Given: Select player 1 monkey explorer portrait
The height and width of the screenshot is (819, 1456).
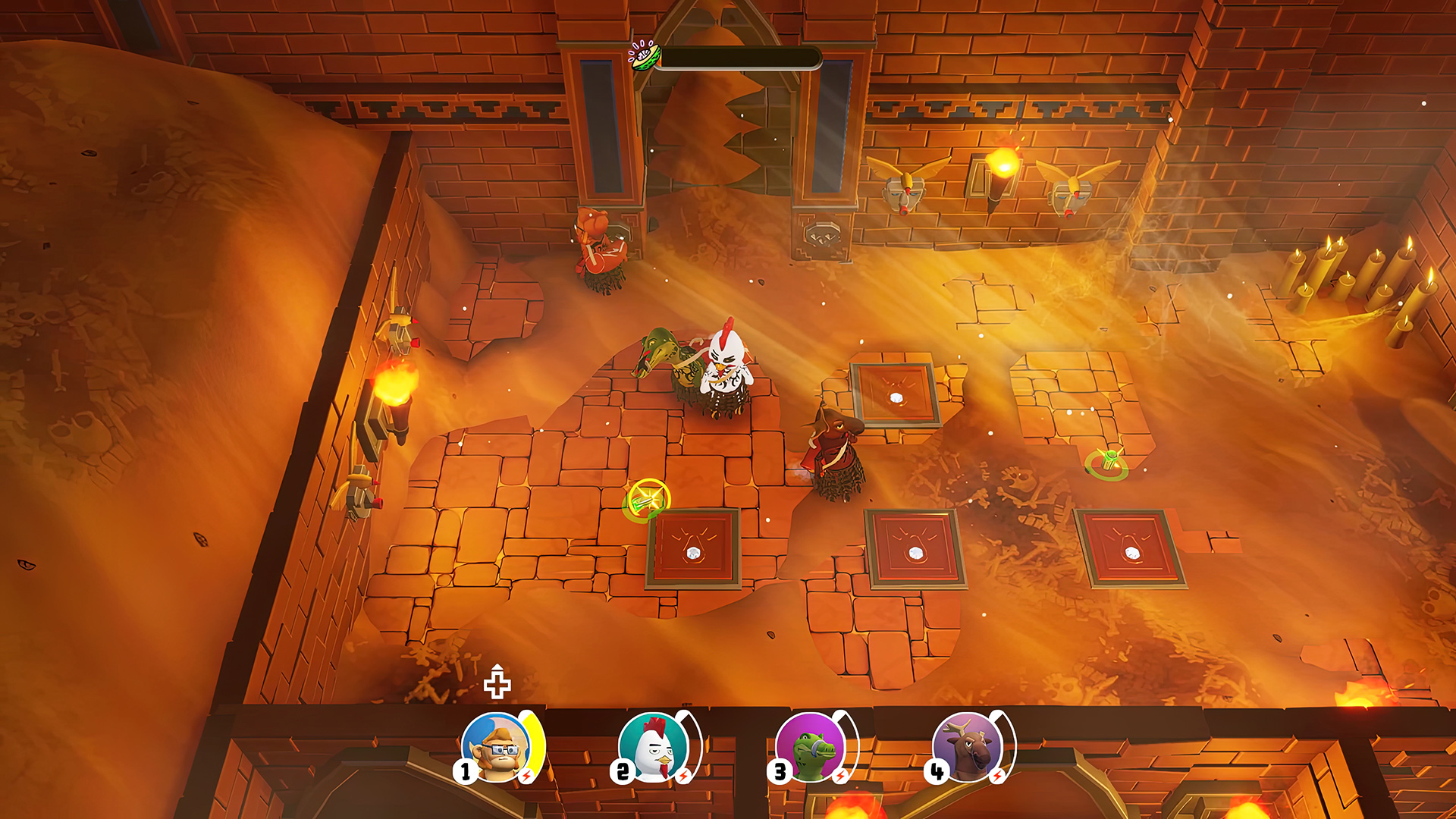Looking at the screenshot, I should (x=497, y=747).
